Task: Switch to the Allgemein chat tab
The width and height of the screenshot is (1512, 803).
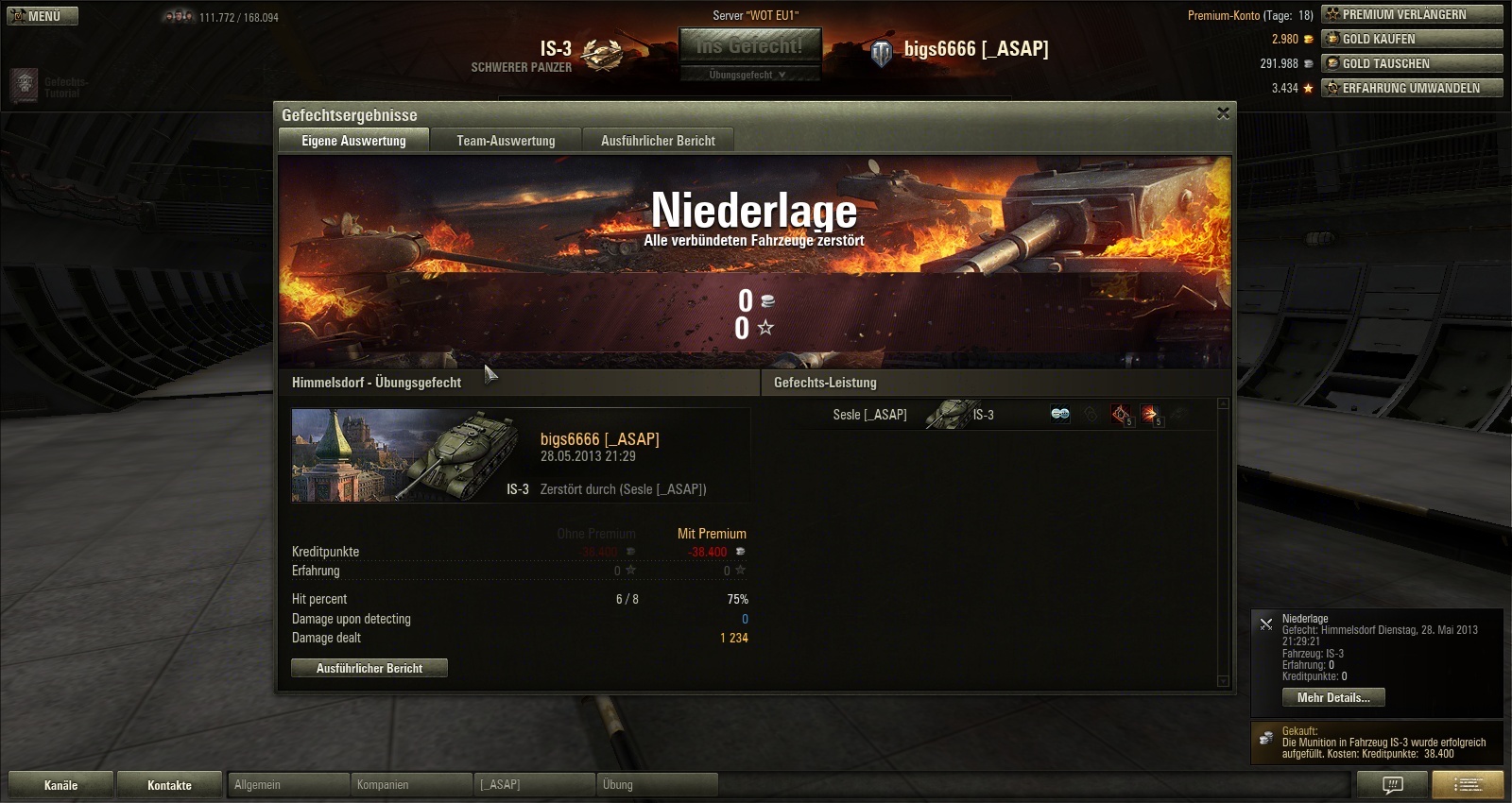Action: point(288,785)
